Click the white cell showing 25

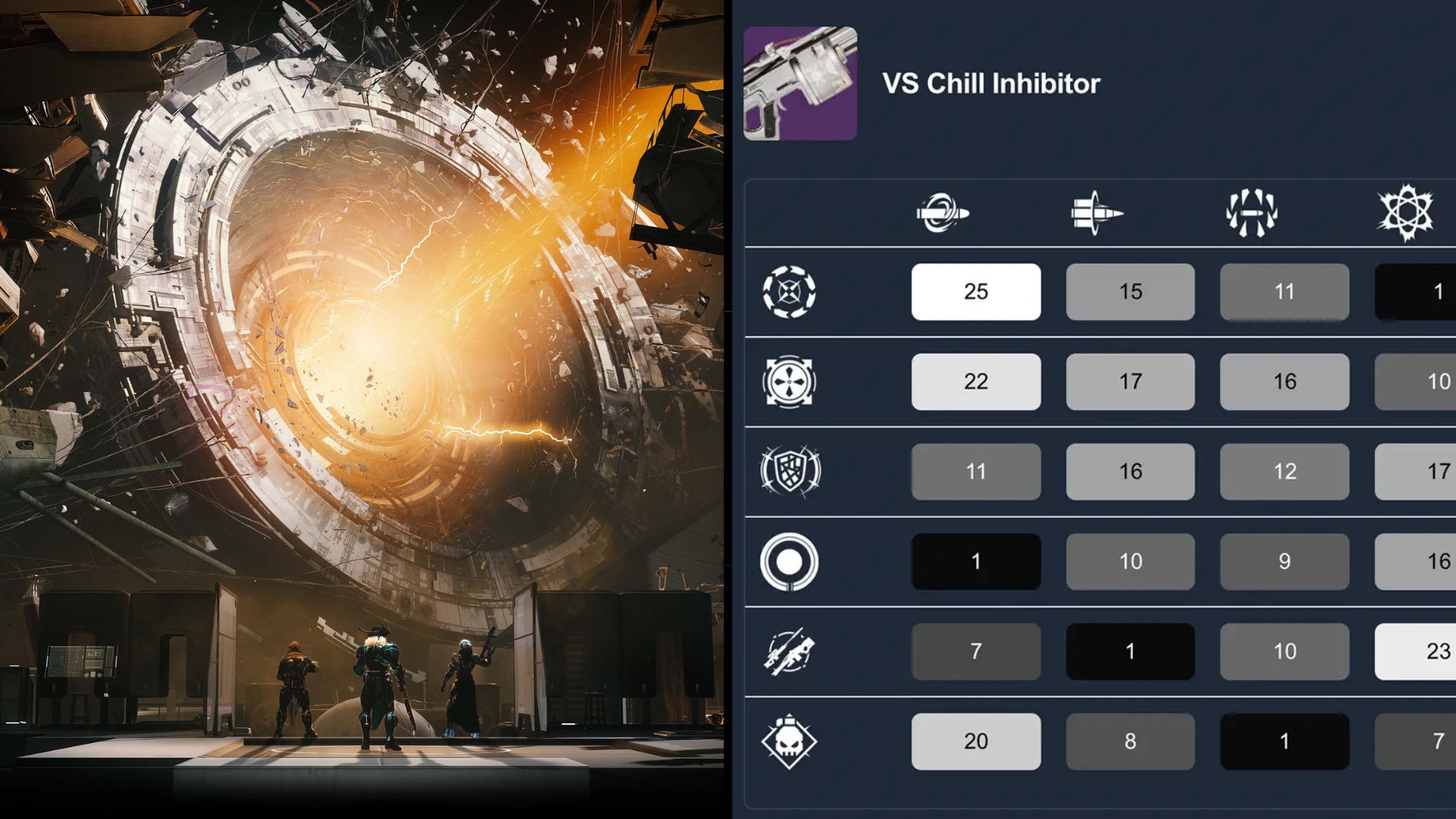(976, 291)
